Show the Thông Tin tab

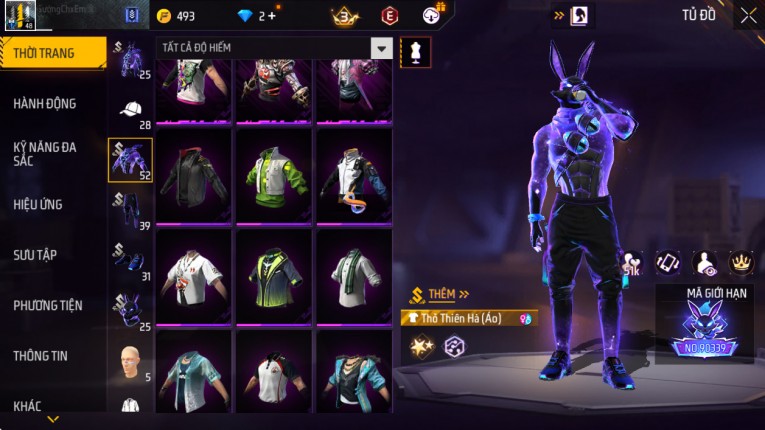[x=41, y=355]
